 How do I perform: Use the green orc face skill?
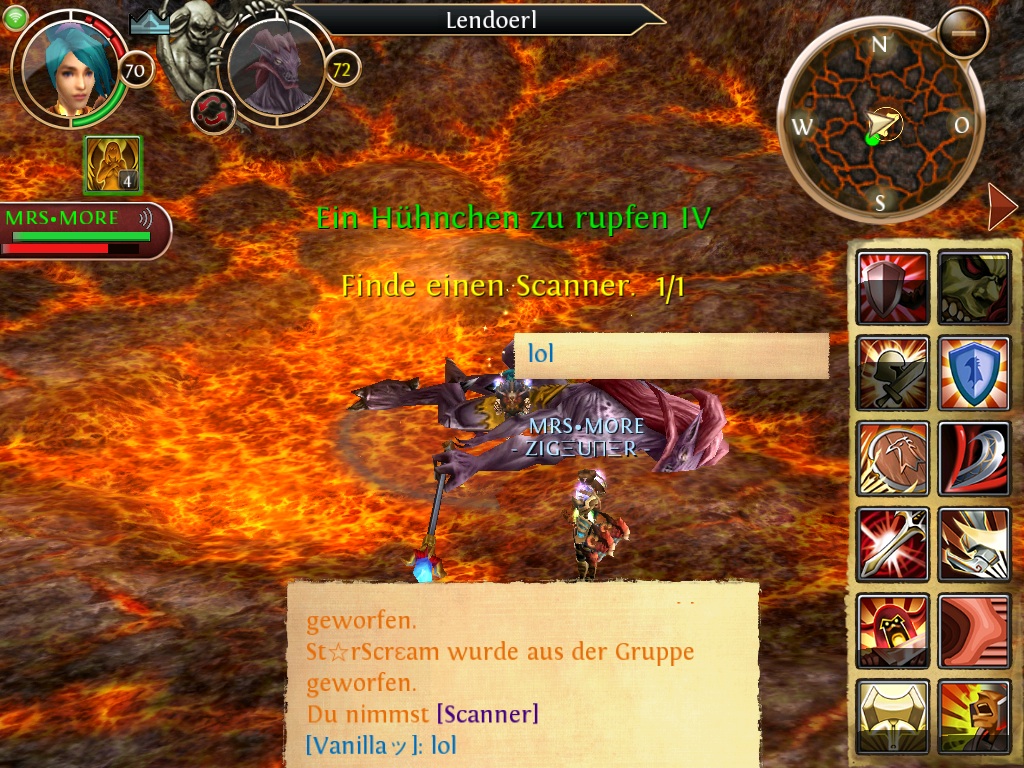pyautogui.click(x=974, y=288)
